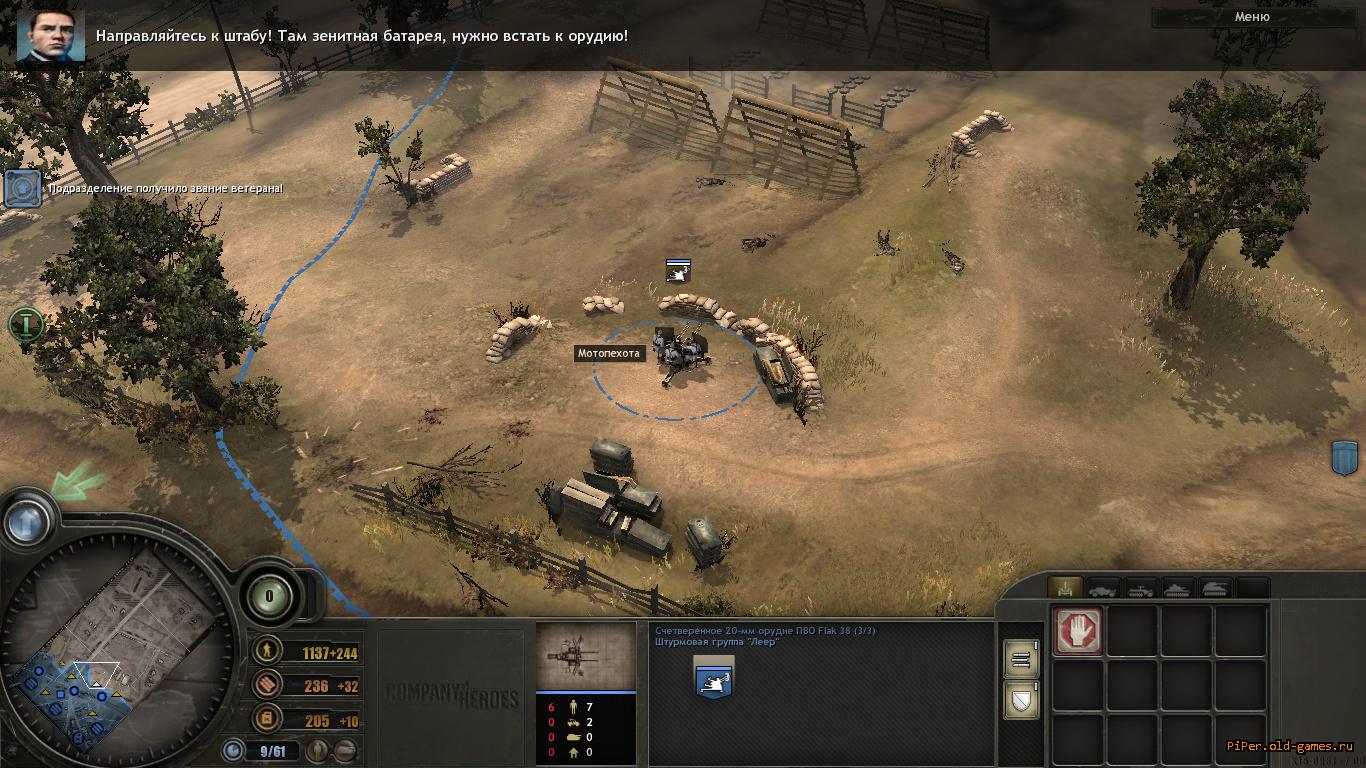Viewport: 1366px width, 768px height.
Task: Open the round green command points button
Action: (269, 597)
